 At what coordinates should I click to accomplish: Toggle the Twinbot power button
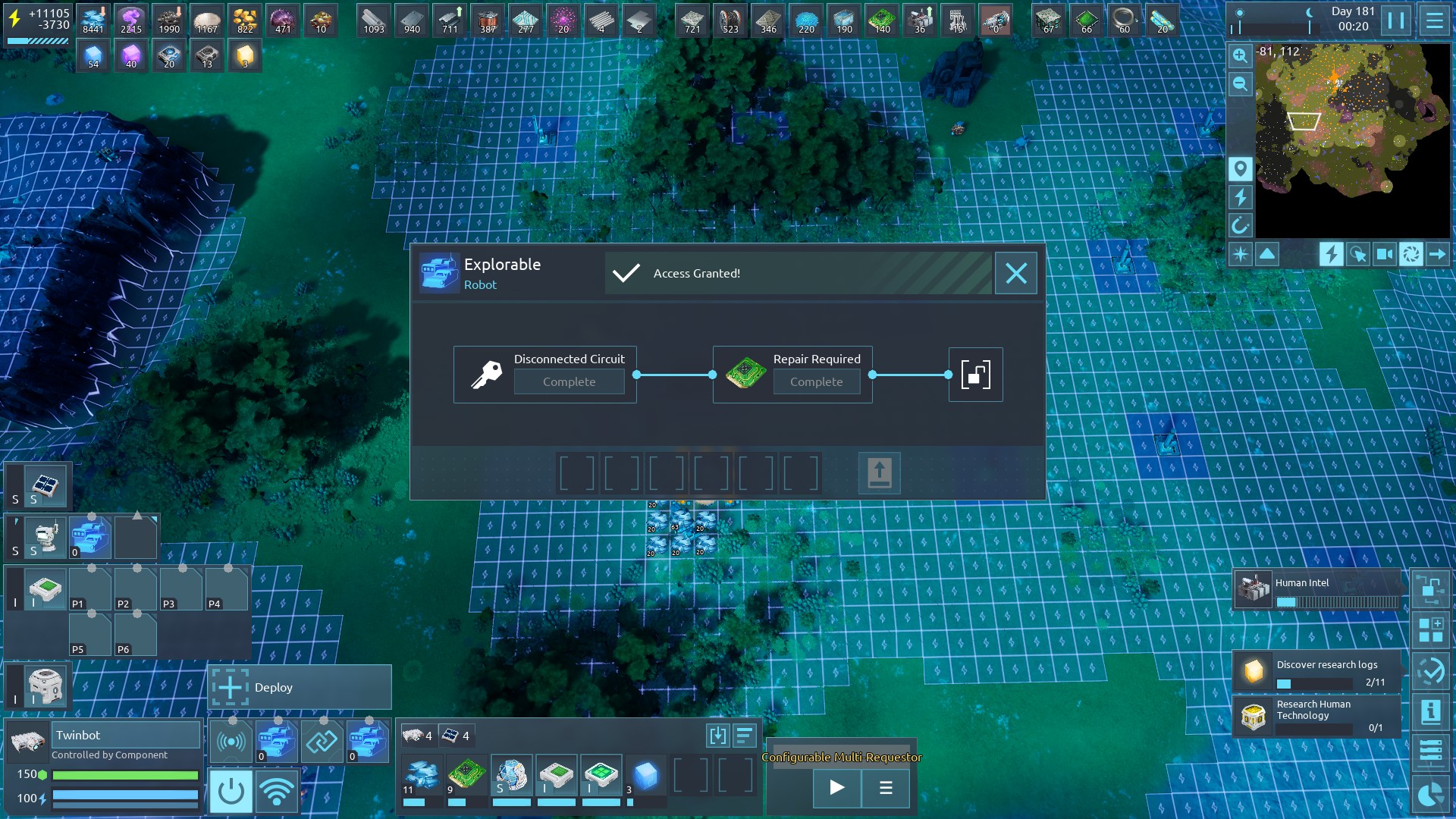(231, 792)
